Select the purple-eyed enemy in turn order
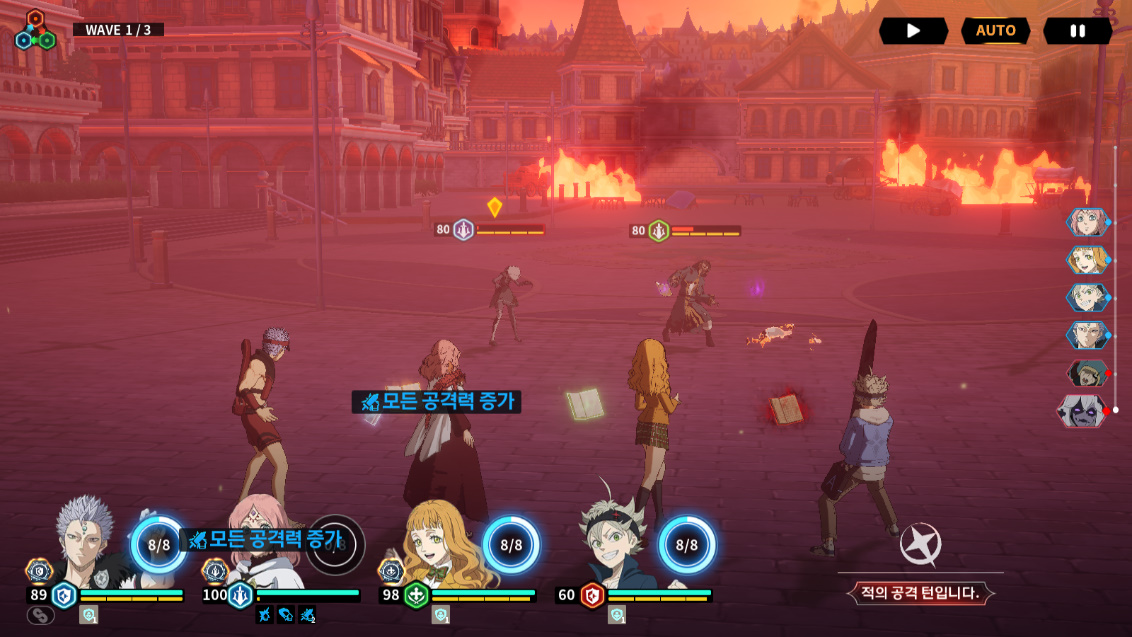The image size is (1132, 637). point(1084,411)
